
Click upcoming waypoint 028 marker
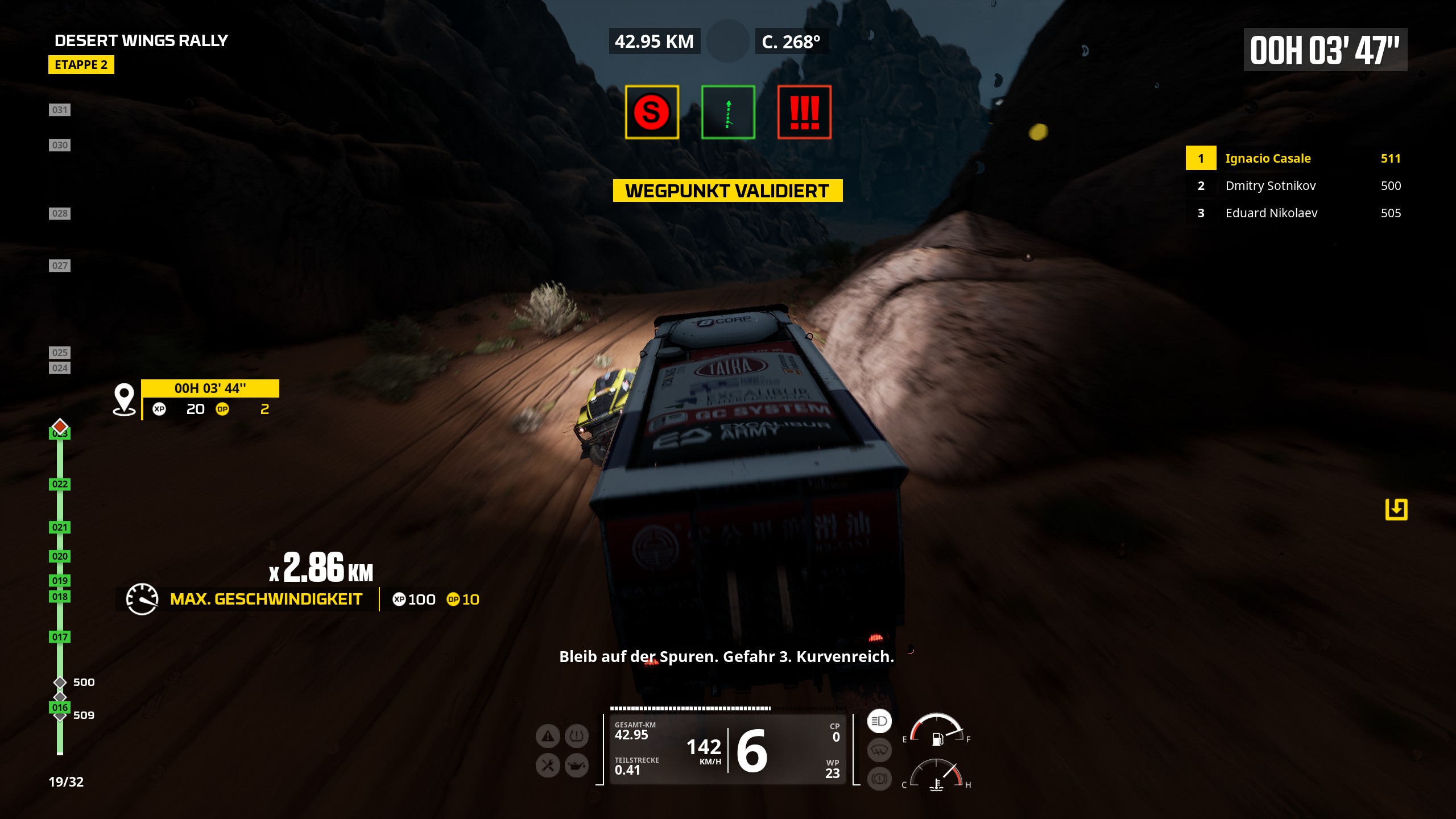tap(60, 213)
